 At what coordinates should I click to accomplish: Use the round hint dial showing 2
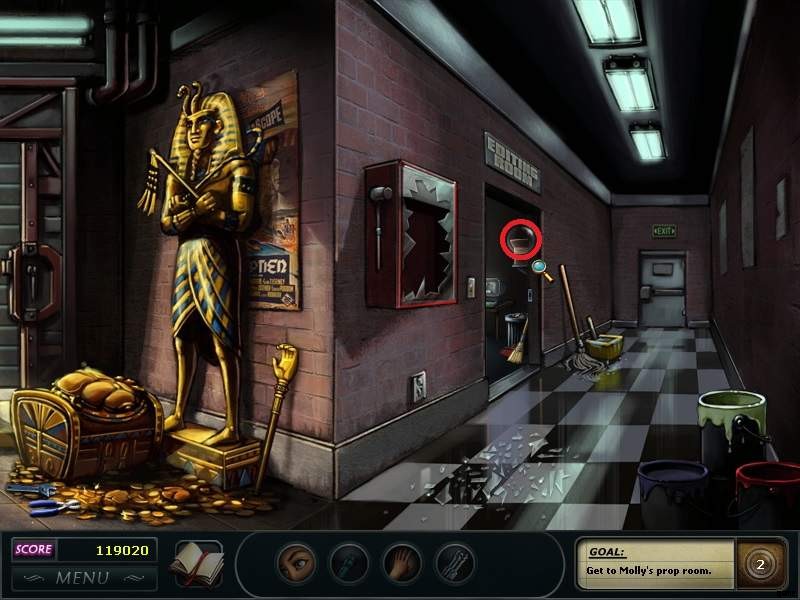759,564
